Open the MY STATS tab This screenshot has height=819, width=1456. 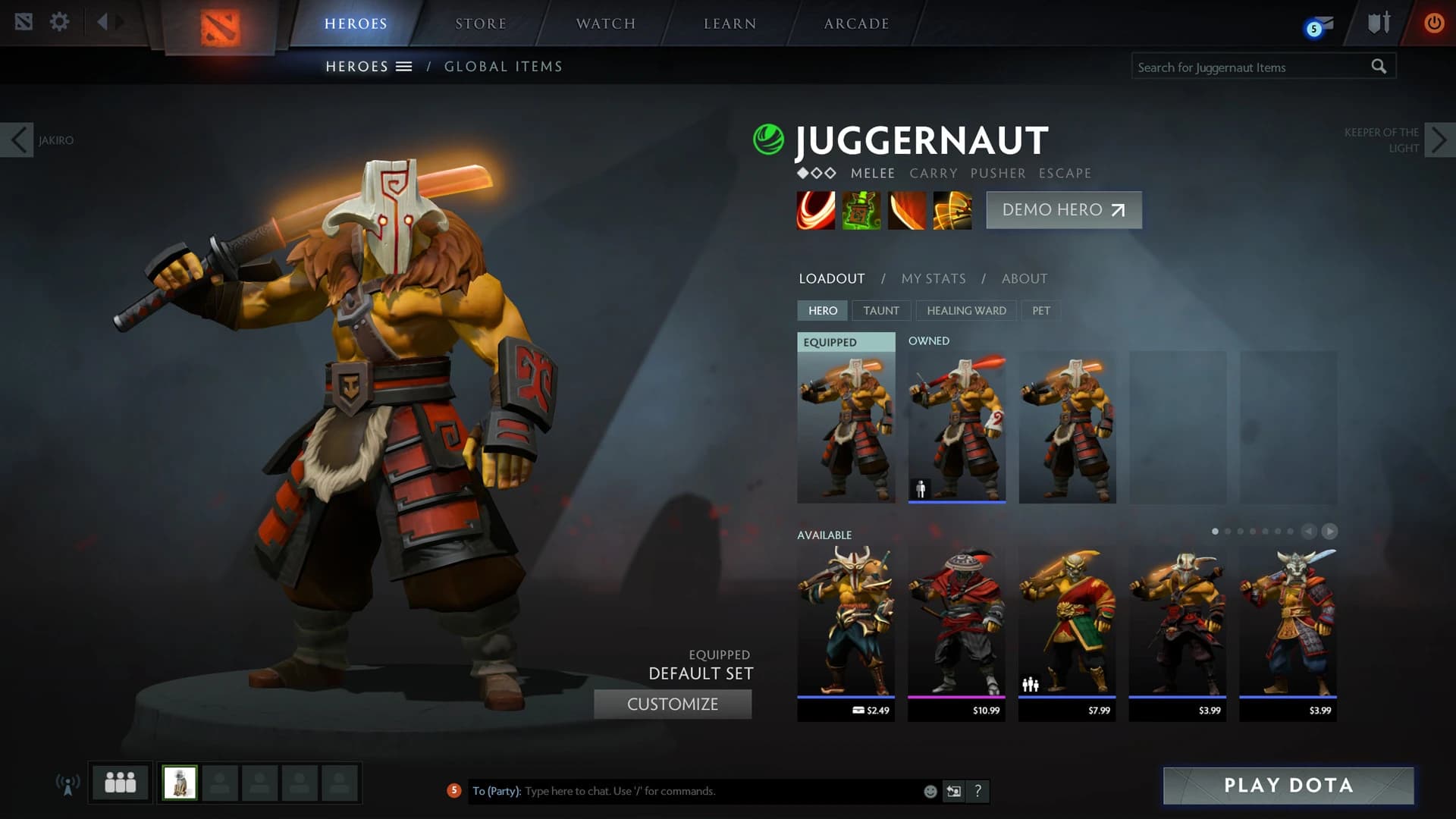click(x=933, y=278)
